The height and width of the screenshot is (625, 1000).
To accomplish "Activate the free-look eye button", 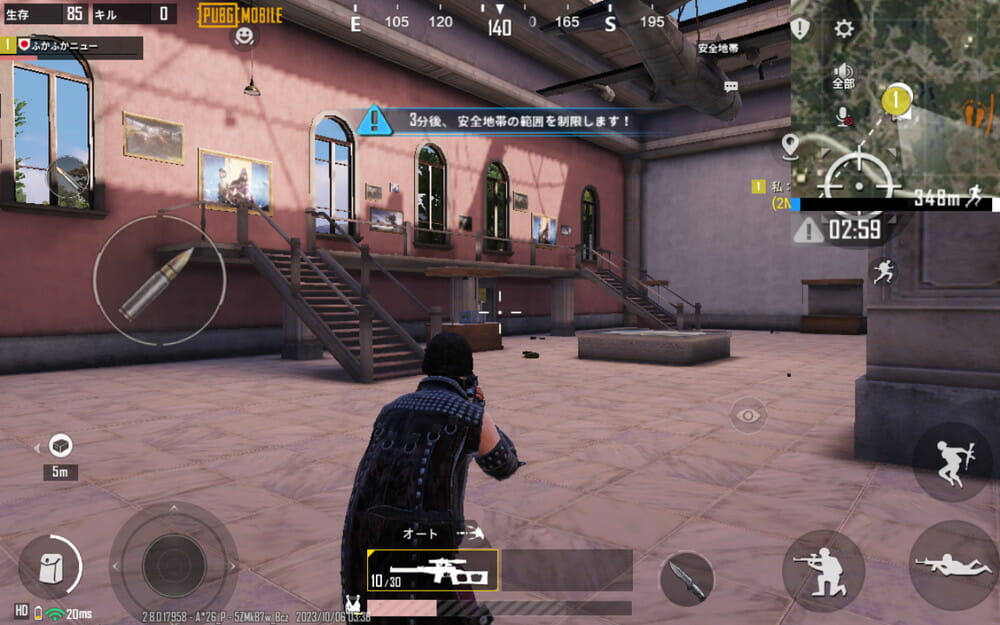I will (x=748, y=415).
